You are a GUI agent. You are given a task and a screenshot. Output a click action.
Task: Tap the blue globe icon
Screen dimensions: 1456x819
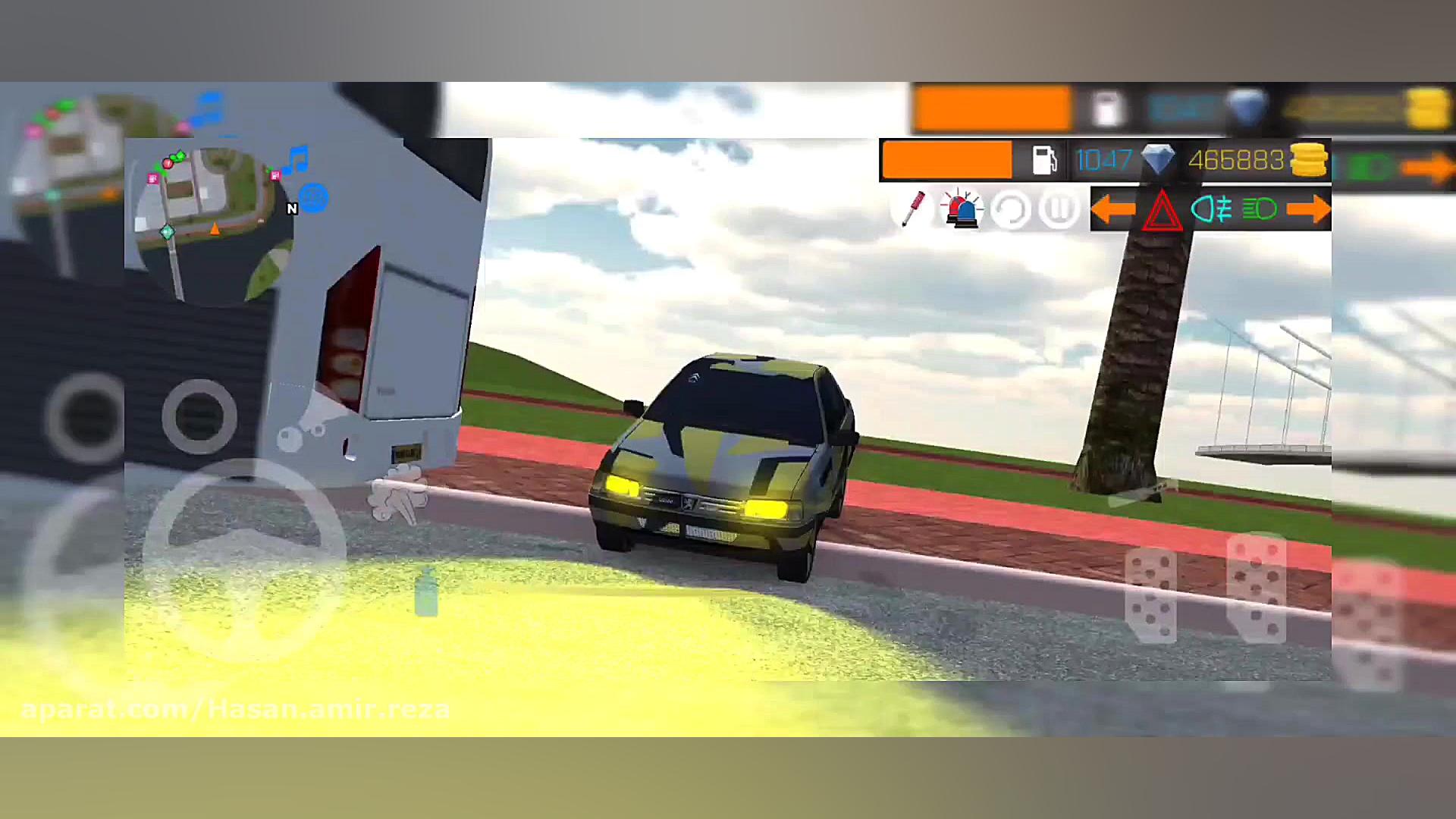313,198
